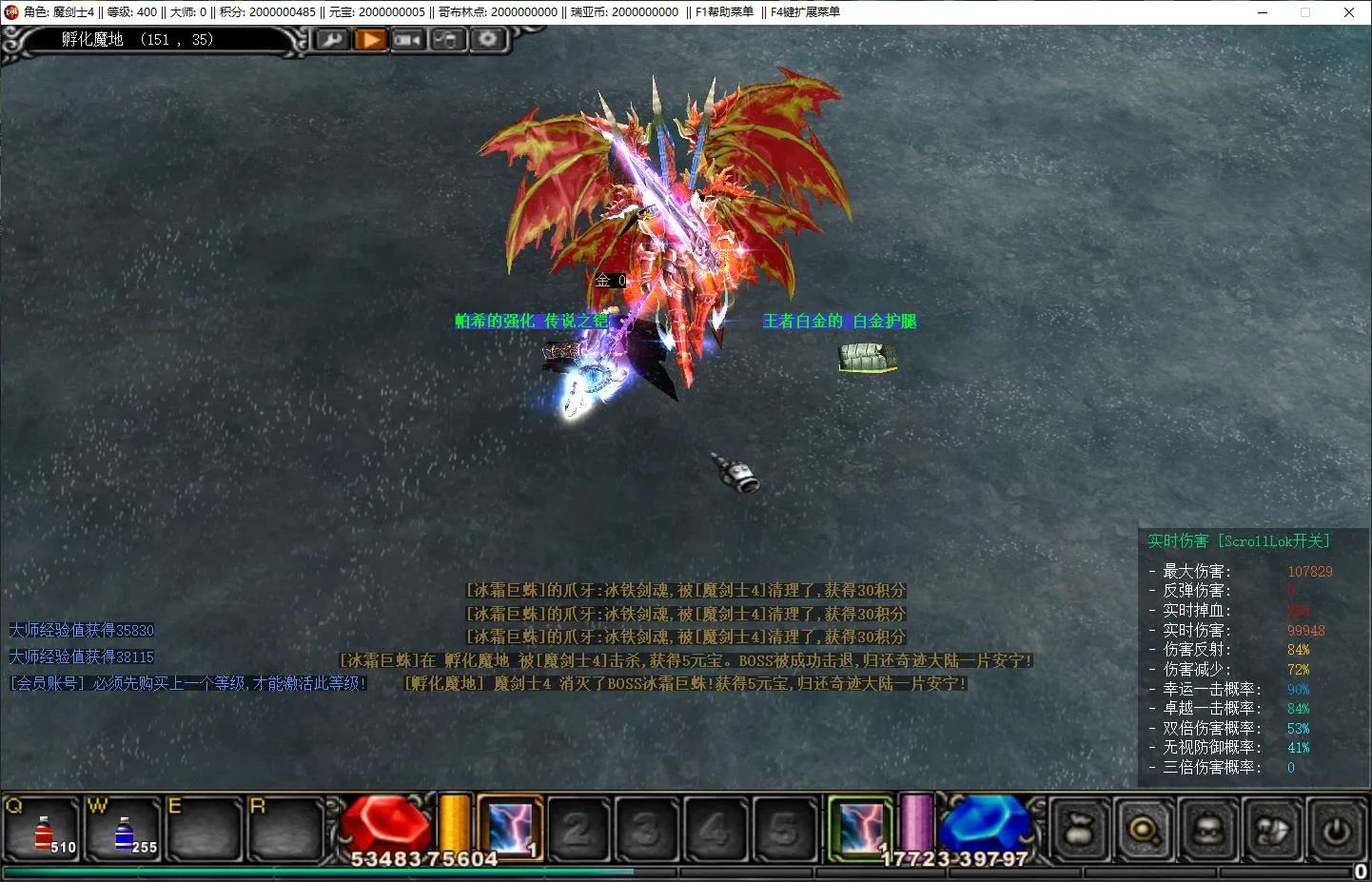Open the gear options button
This screenshot has height=882, width=1372.
pyautogui.click(x=487, y=40)
